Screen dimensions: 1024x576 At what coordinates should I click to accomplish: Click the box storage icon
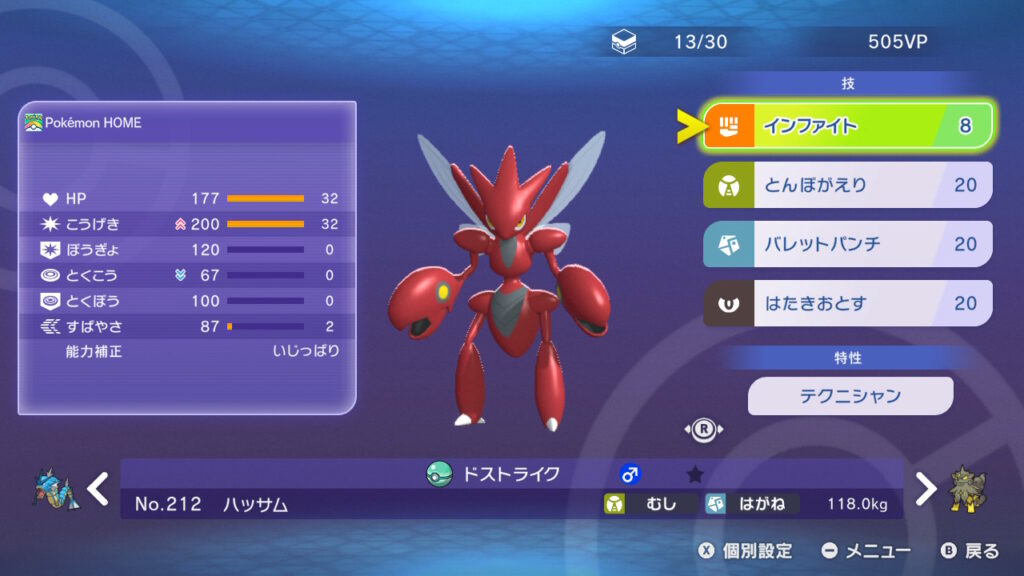pos(623,42)
